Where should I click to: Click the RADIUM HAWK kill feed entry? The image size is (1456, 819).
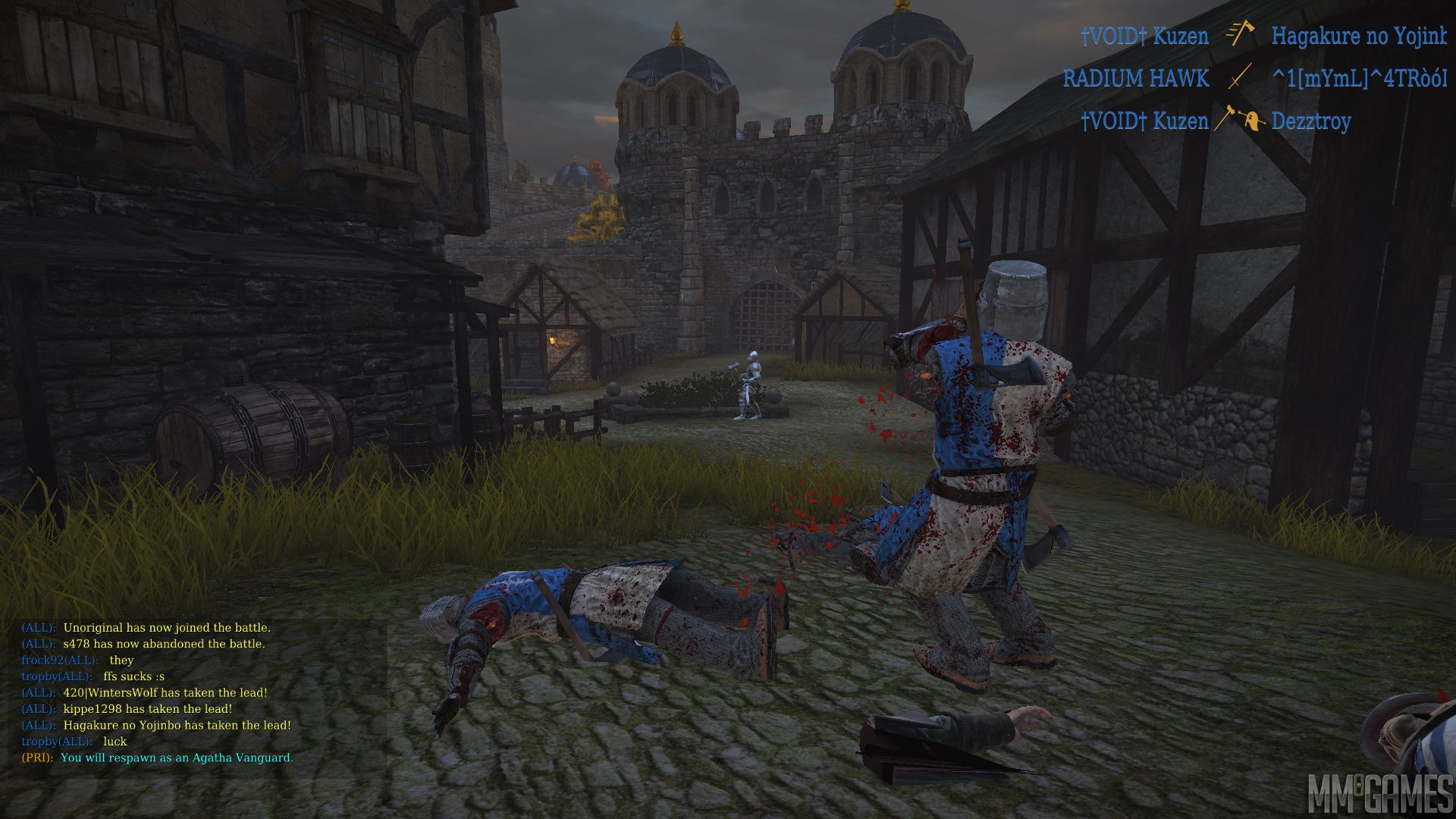coord(1254,78)
